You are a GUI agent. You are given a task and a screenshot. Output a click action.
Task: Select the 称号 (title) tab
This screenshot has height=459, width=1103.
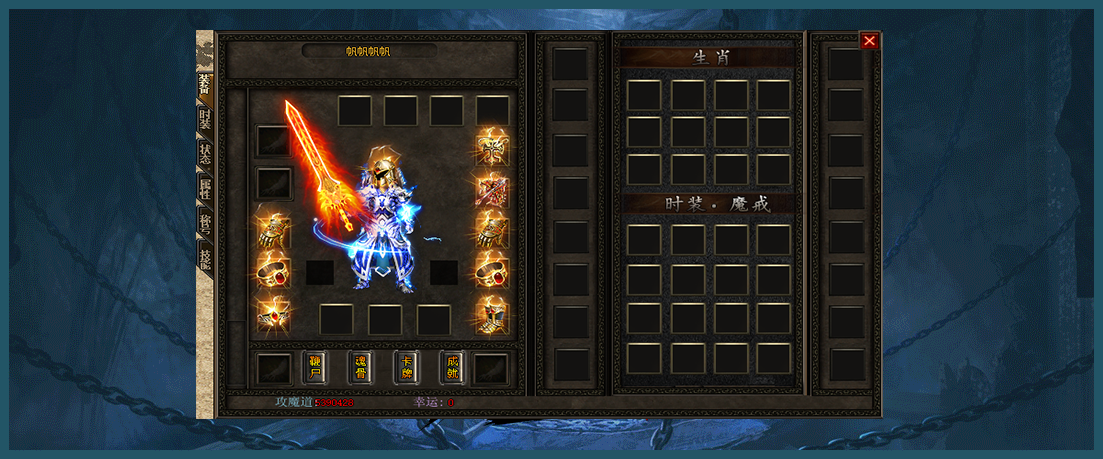click(x=205, y=224)
